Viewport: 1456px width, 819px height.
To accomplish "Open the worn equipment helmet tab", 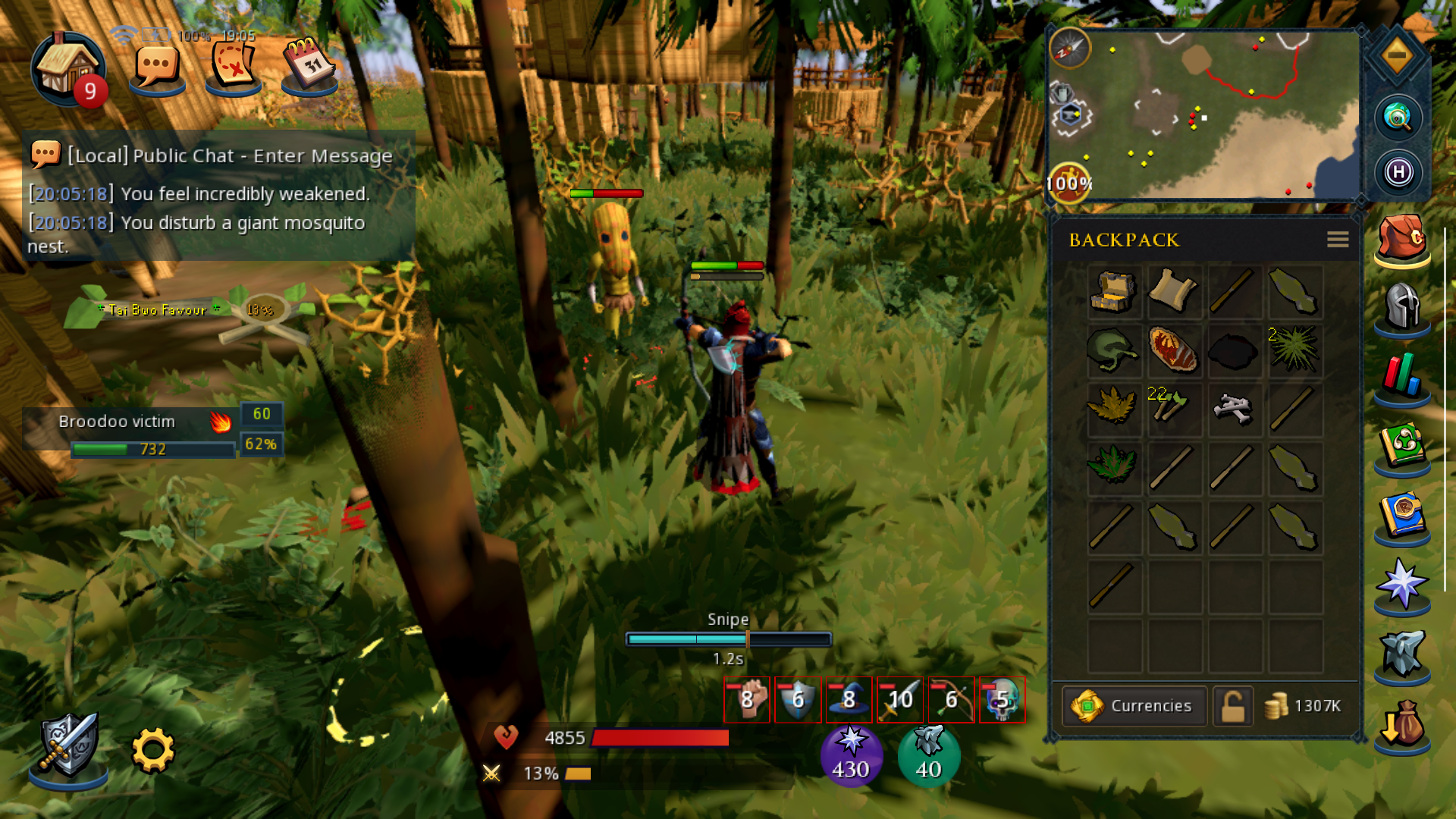I will point(1401,306).
